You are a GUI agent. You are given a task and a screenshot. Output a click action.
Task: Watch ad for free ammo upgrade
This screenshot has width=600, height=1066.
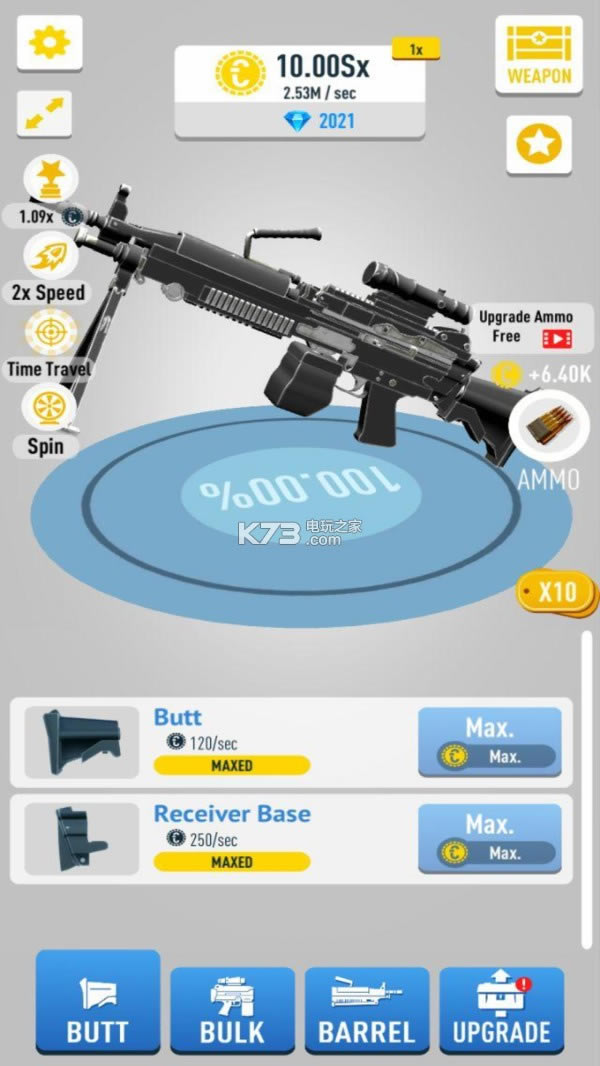[527, 328]
